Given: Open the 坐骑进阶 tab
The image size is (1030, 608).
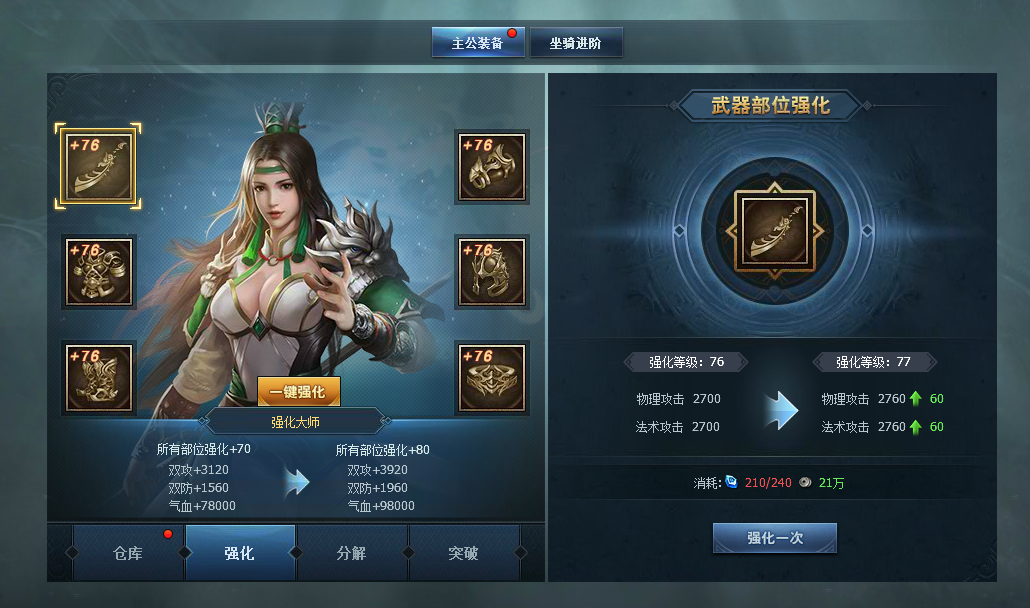Looking at the screenshot, I should coord(575,43).
